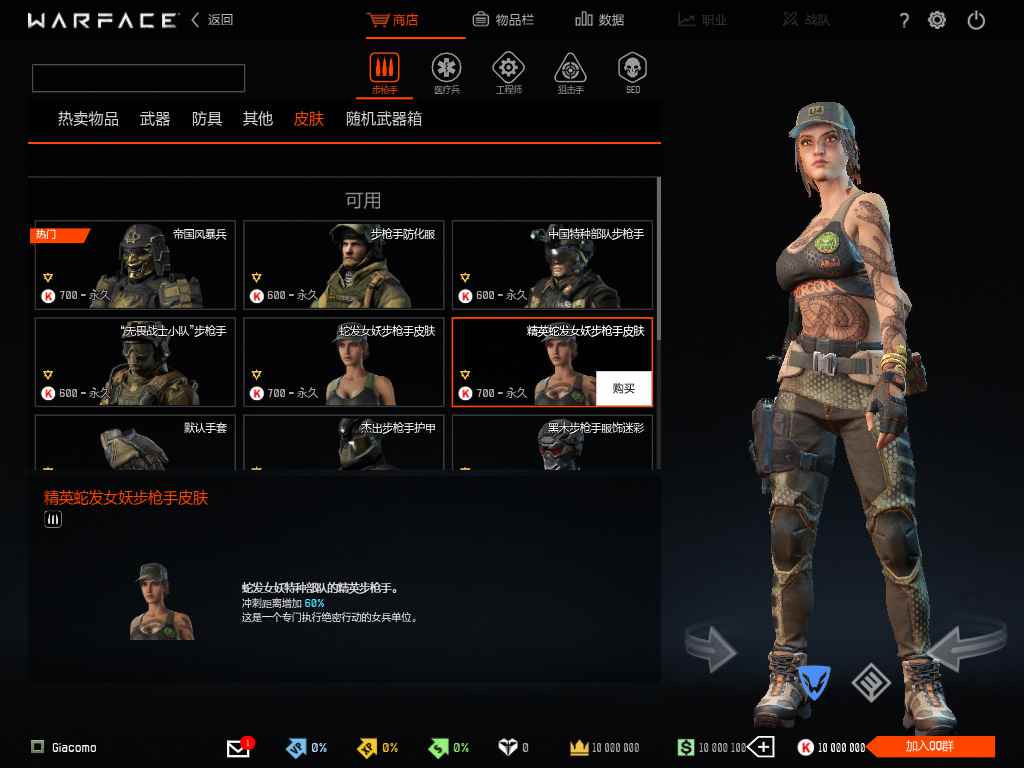
Task: Choose the 工程师 engineer class icon
Action: click(508, 70)
